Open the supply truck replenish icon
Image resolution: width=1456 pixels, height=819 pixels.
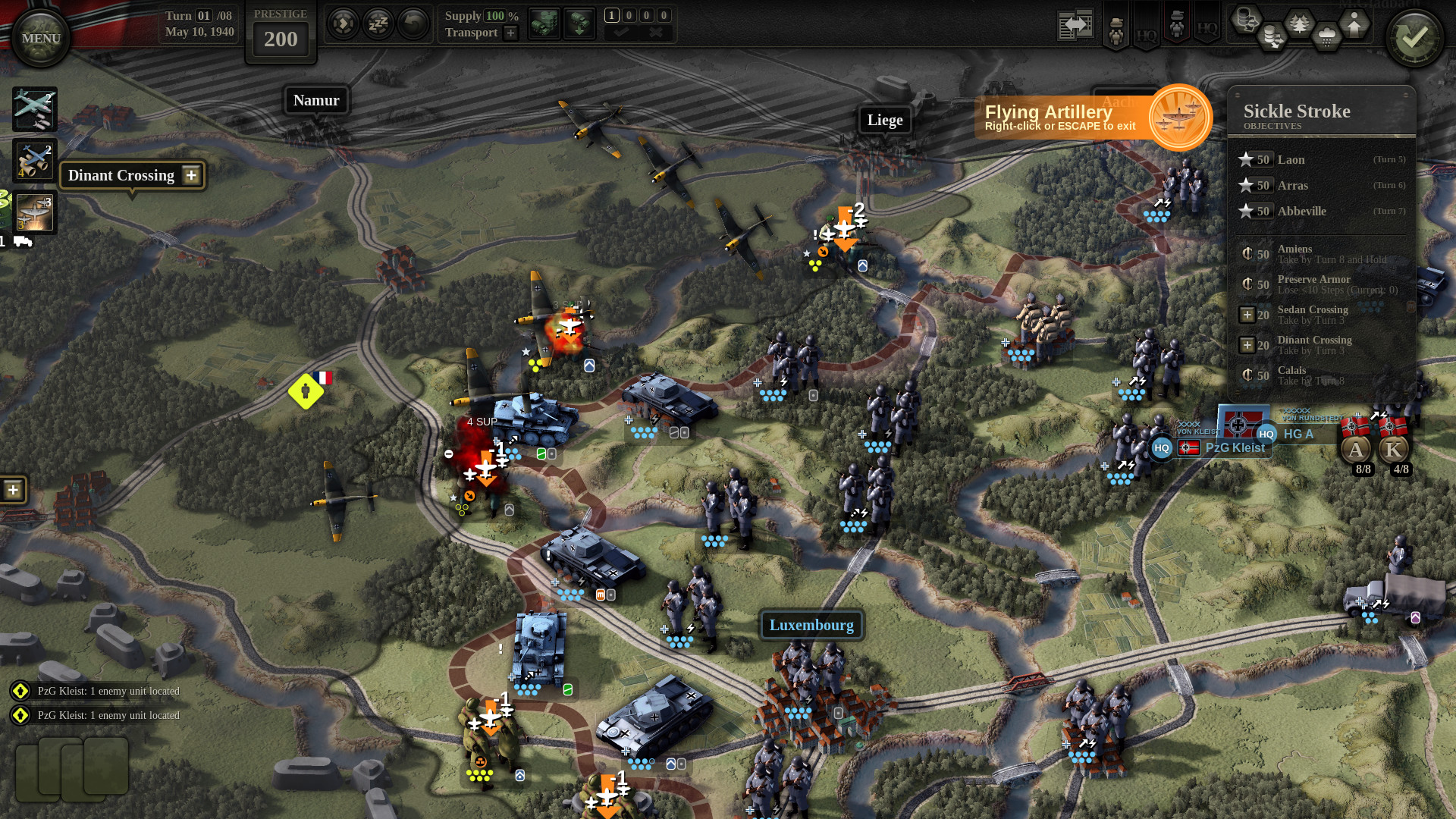tap(544, 23)
